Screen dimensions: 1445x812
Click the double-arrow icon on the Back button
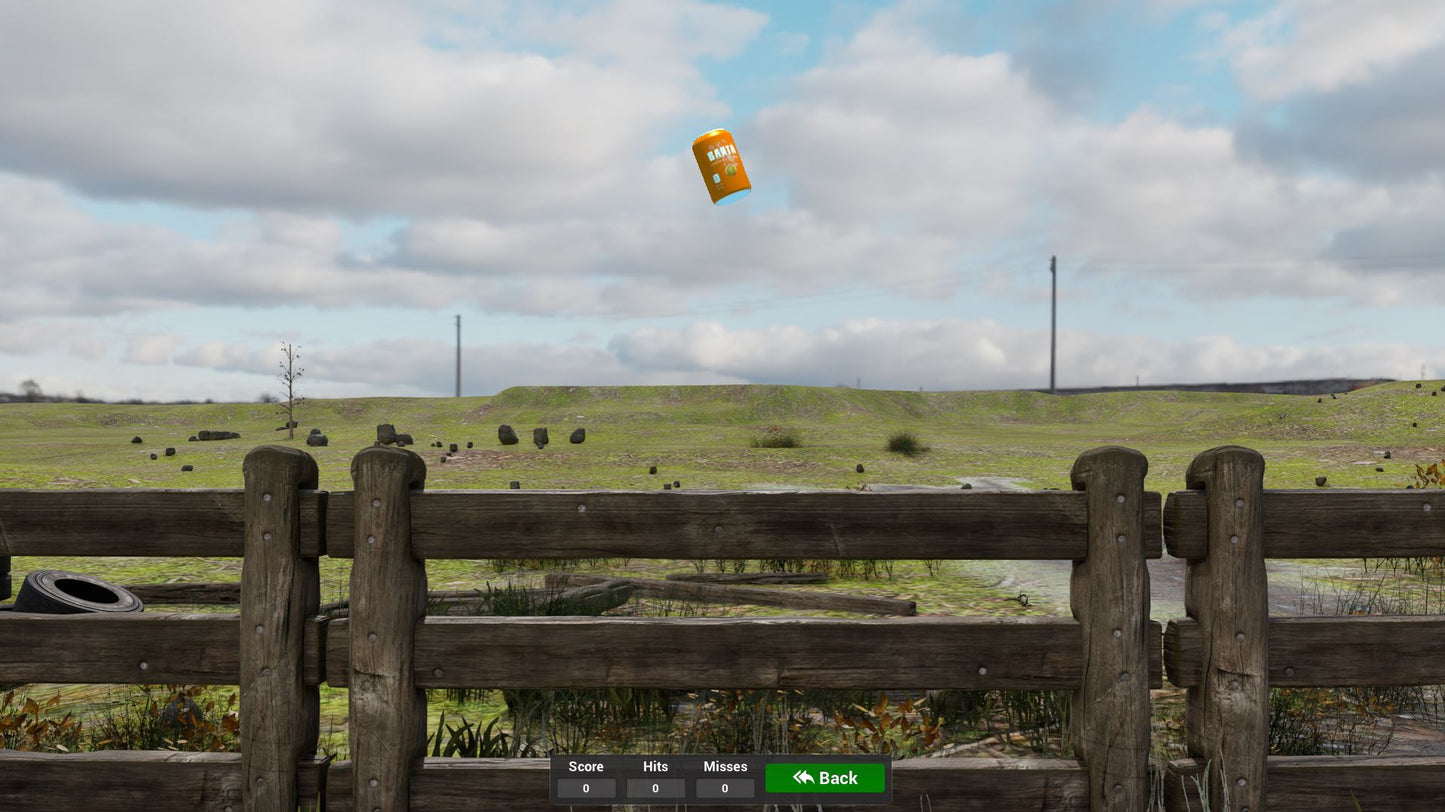click(x=803, y=778)
